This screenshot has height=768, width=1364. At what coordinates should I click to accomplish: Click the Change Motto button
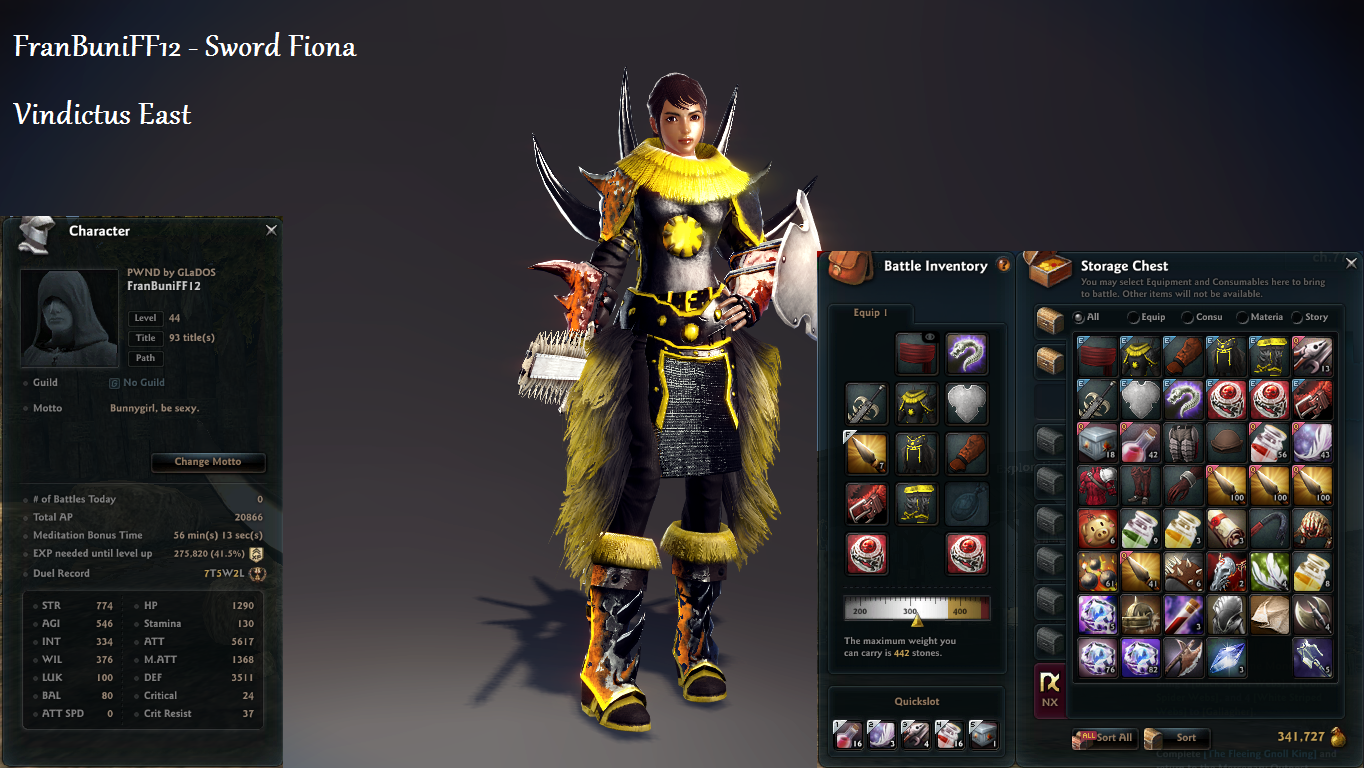[x=208, y=462]
